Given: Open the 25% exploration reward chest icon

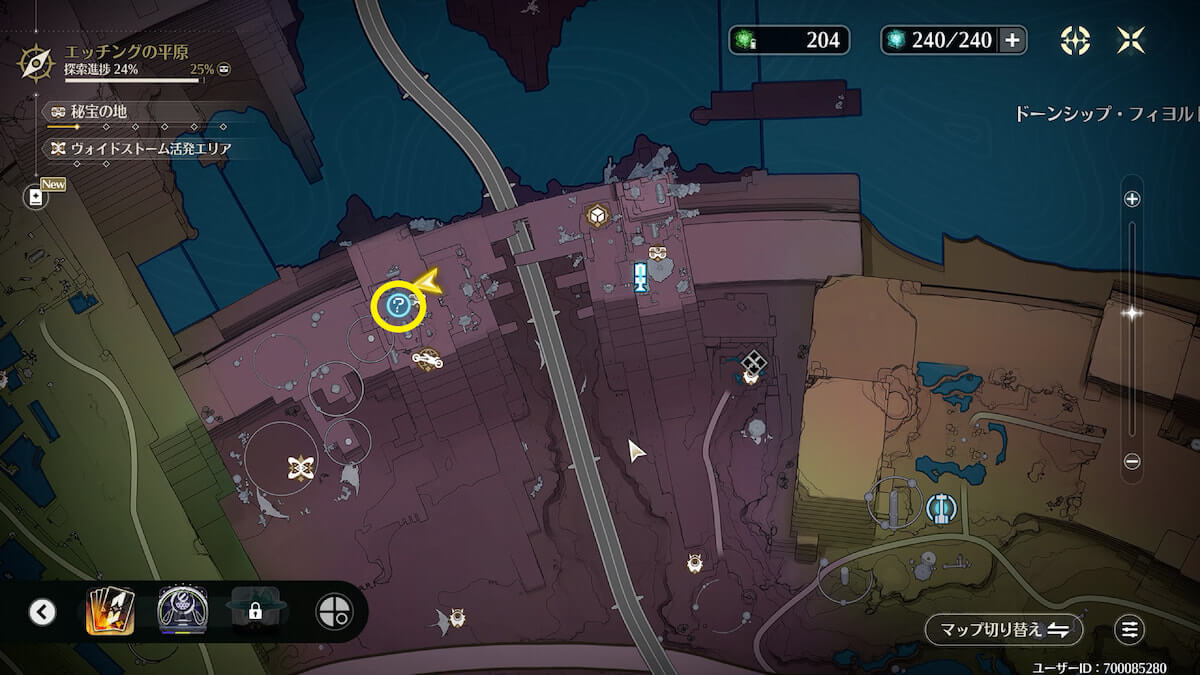Looking at the screenshot, I should point(224,69).
